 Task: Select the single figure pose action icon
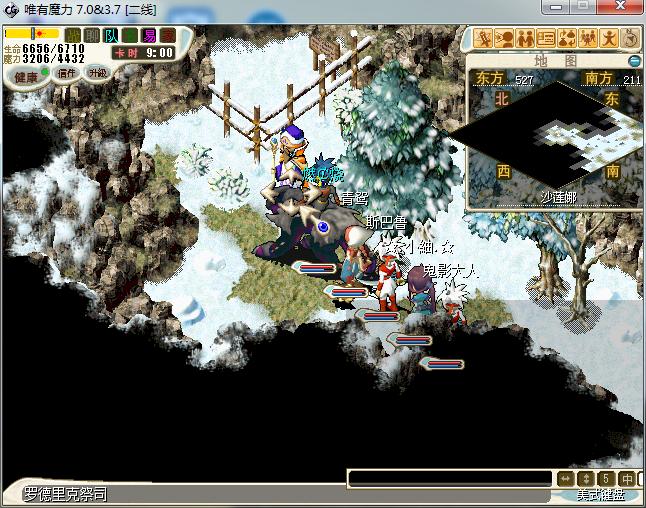click(x=610, y=39)
